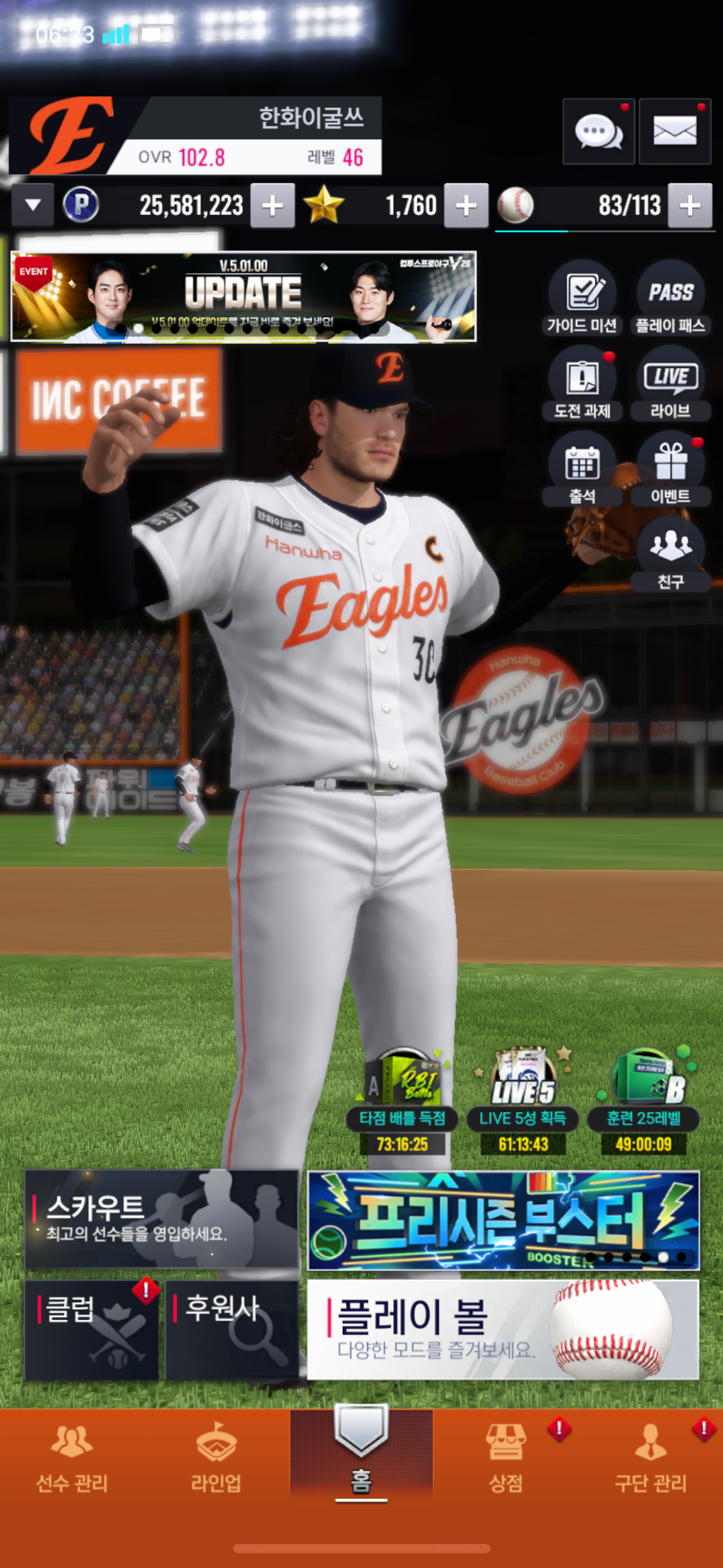Add stars with the plus button
The width and height of the screenshot is (723, 1568).
coord(466,206)
